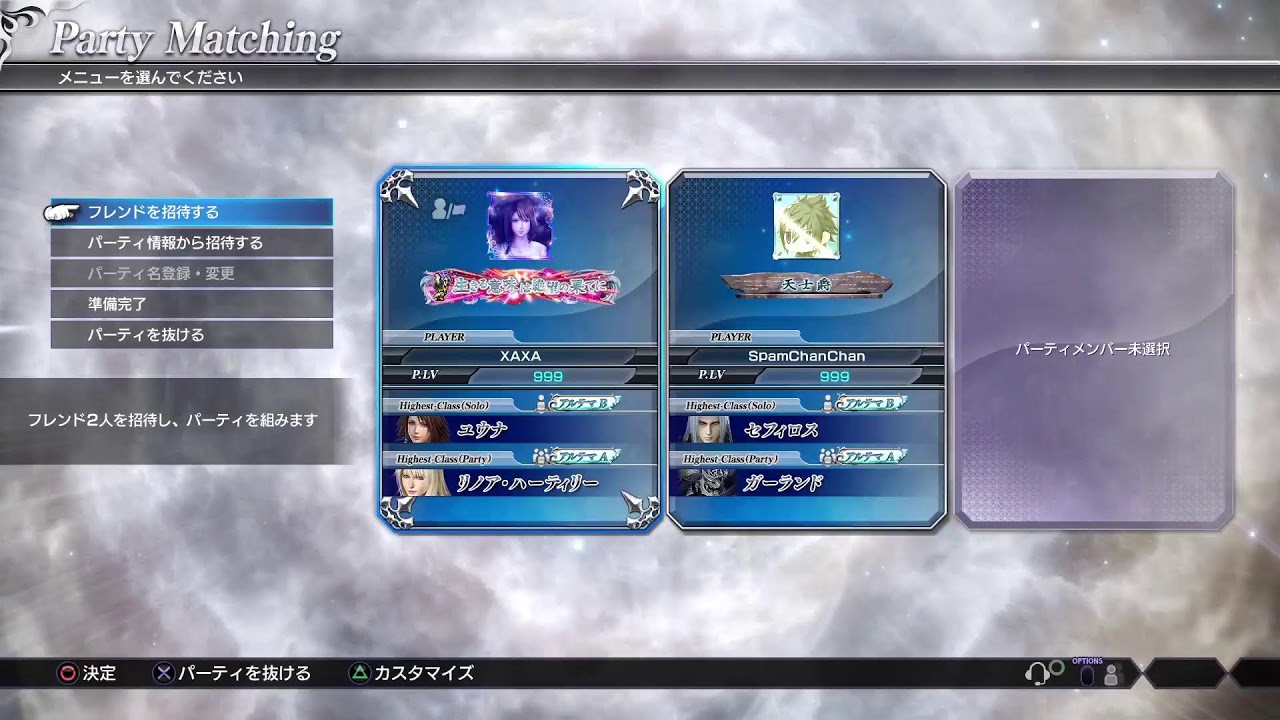Screen dimensions: 1280x720
Task: Click XAXA's Yuna avatar portrait
Action: (519, 226)
